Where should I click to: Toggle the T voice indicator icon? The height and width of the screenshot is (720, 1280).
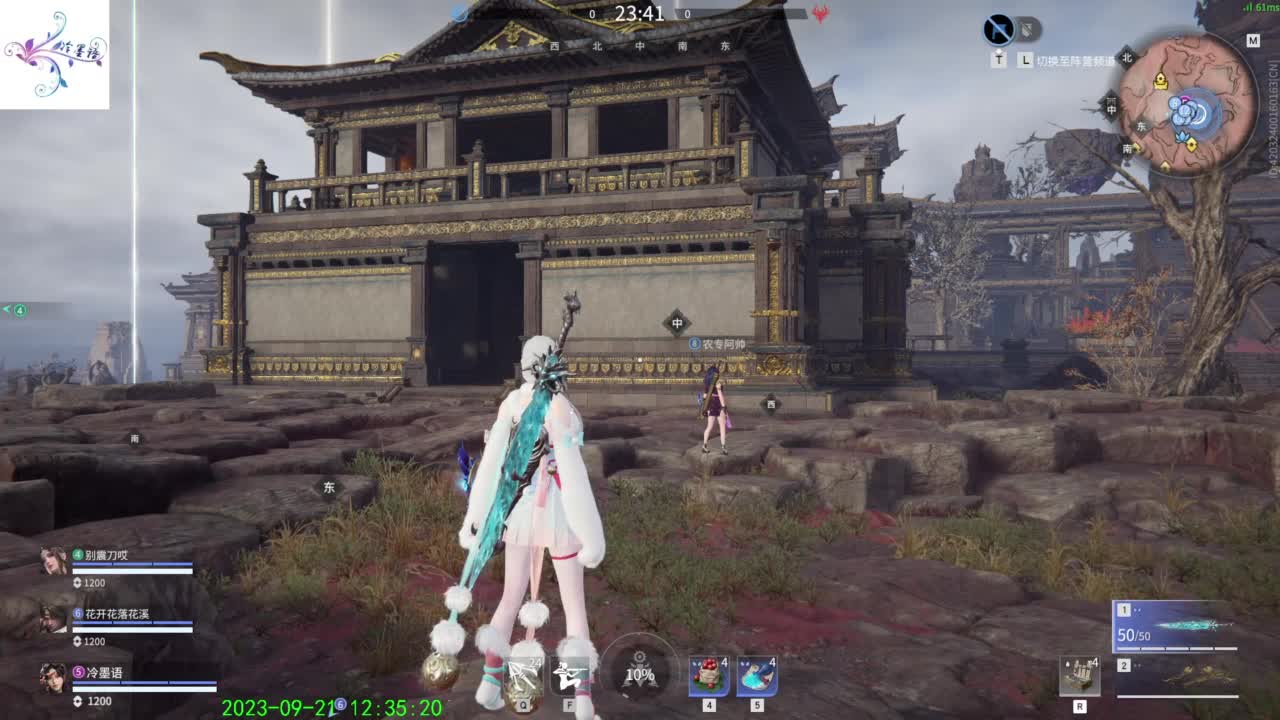coord(998,59)
